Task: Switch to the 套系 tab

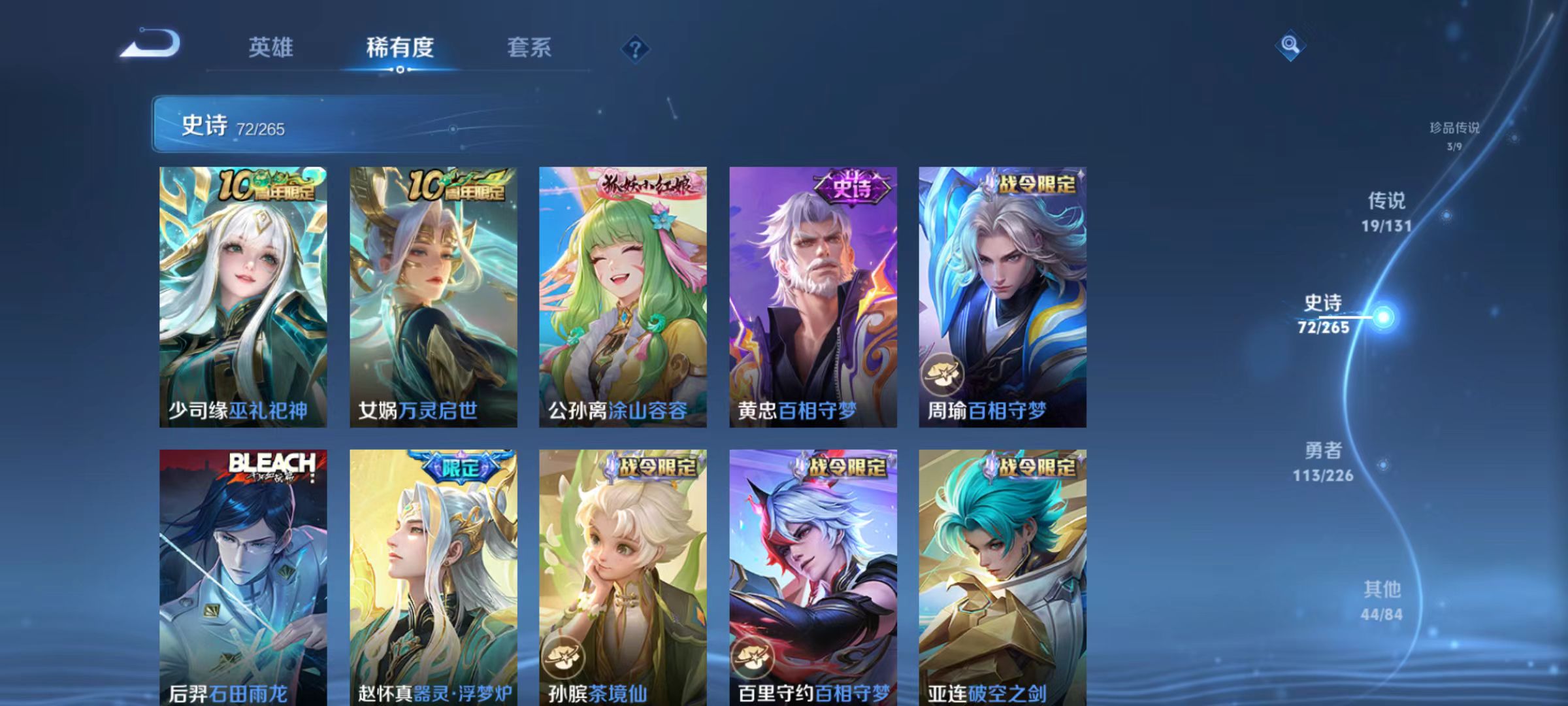Action: pyautogui.click(x=529, y=48)
